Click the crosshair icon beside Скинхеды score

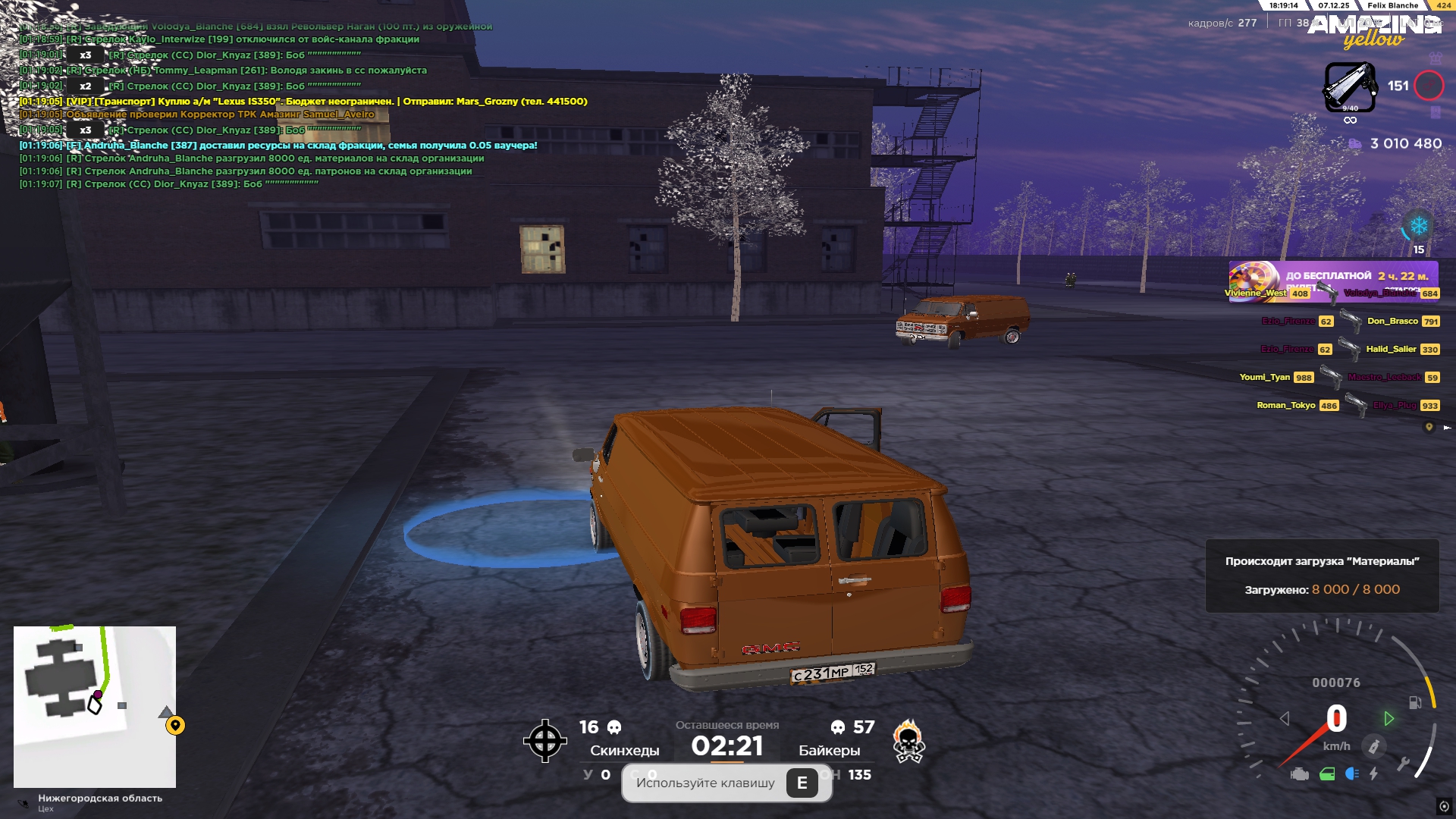pyautogui.click(x=544, y=741)
